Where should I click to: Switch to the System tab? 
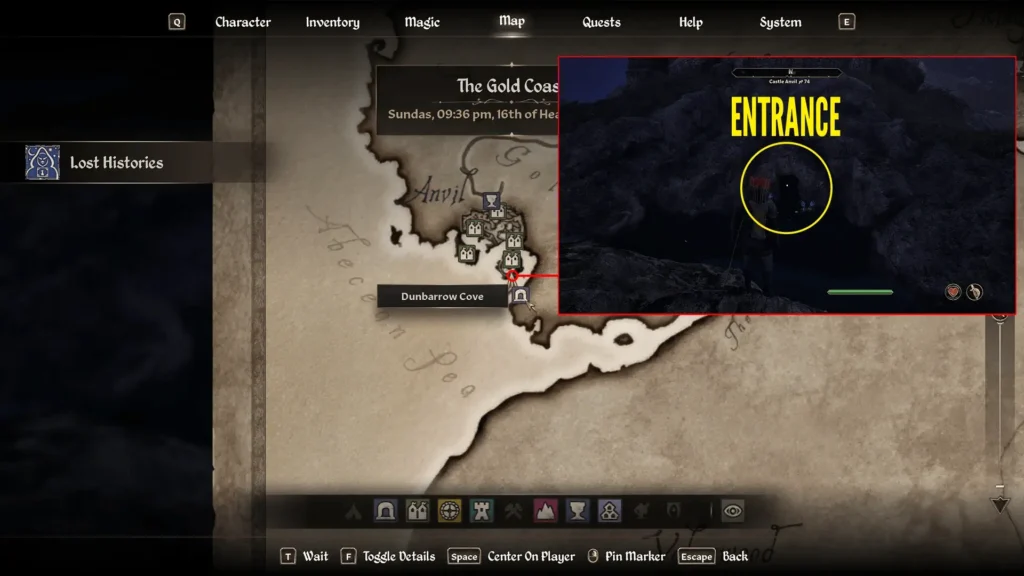[x=780, y=22]
